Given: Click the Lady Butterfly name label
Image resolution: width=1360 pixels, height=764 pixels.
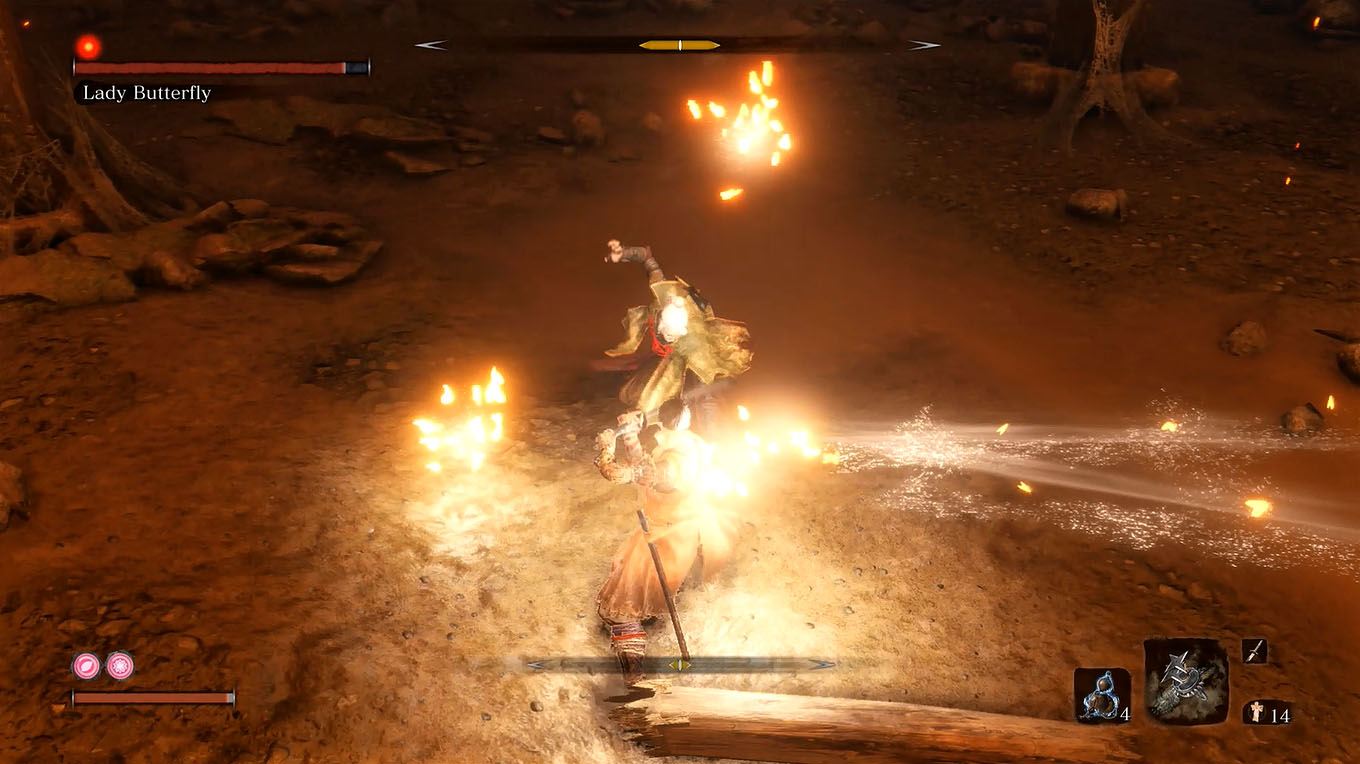Looking at the screenshot, I should [x=147, y=93].
